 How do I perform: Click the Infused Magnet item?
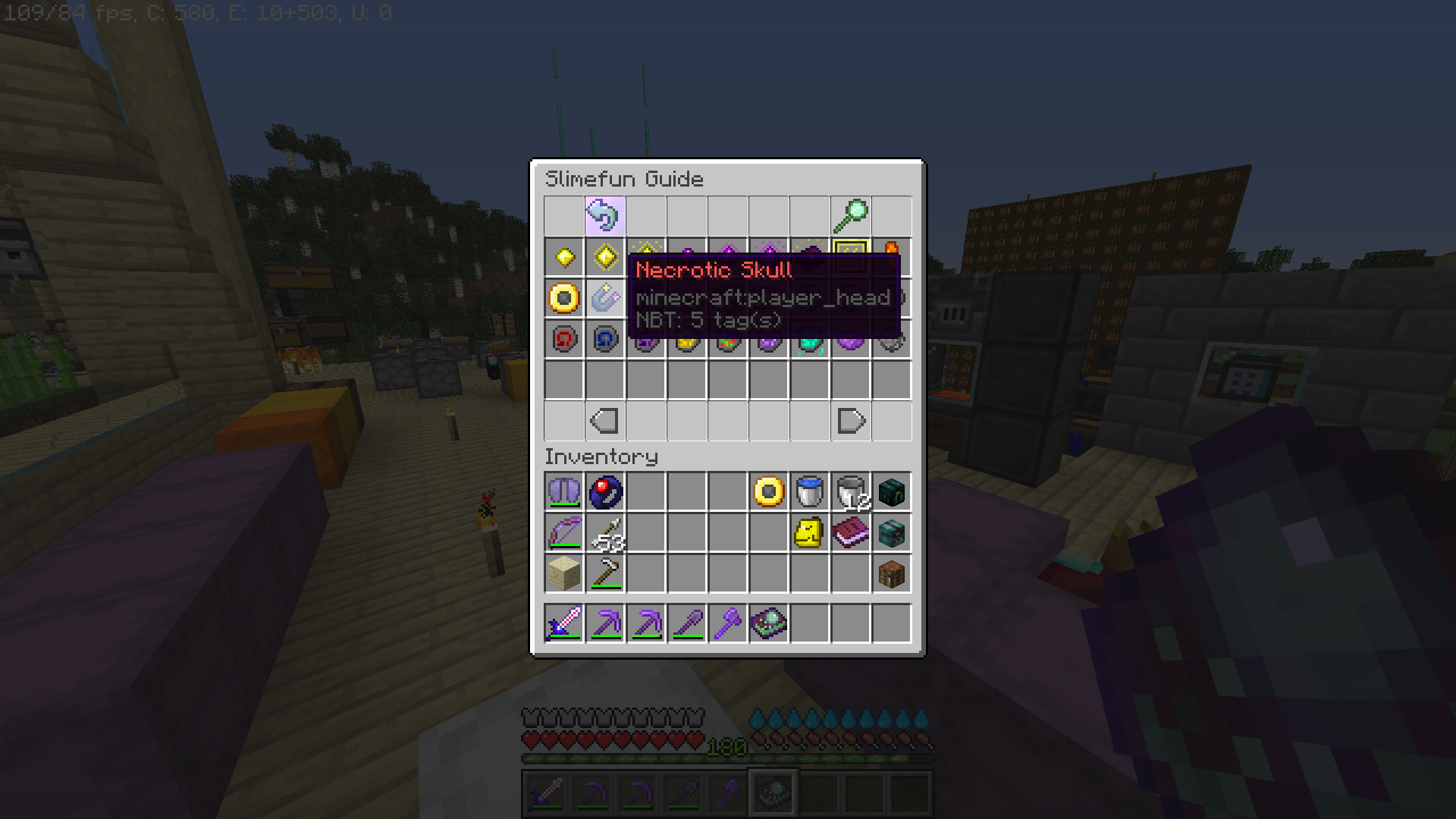[x=604, y=298]
